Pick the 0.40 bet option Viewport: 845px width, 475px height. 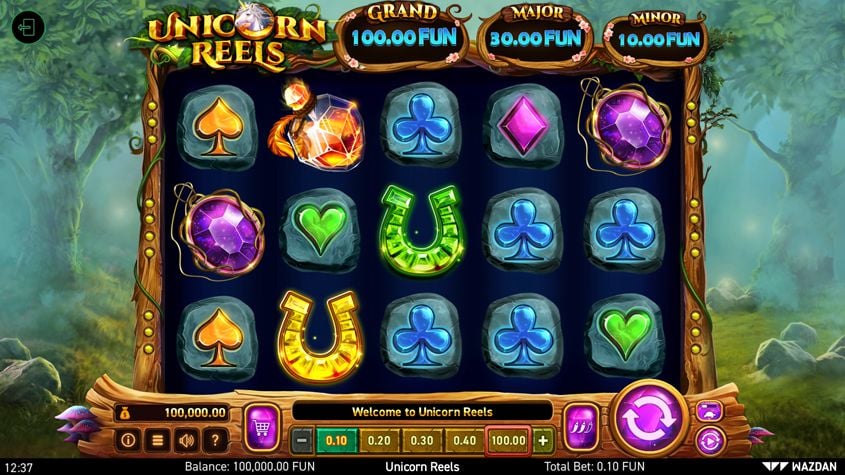(464, 440)
